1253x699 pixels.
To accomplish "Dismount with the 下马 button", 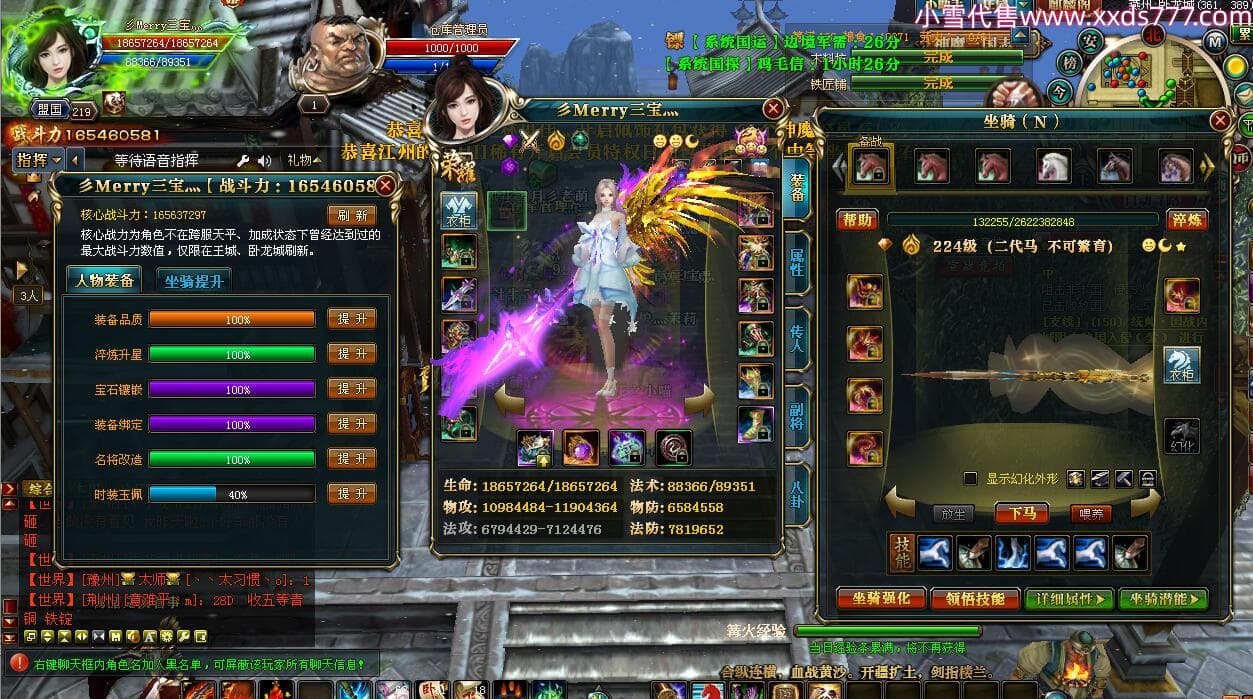I will pos(1021,513).
